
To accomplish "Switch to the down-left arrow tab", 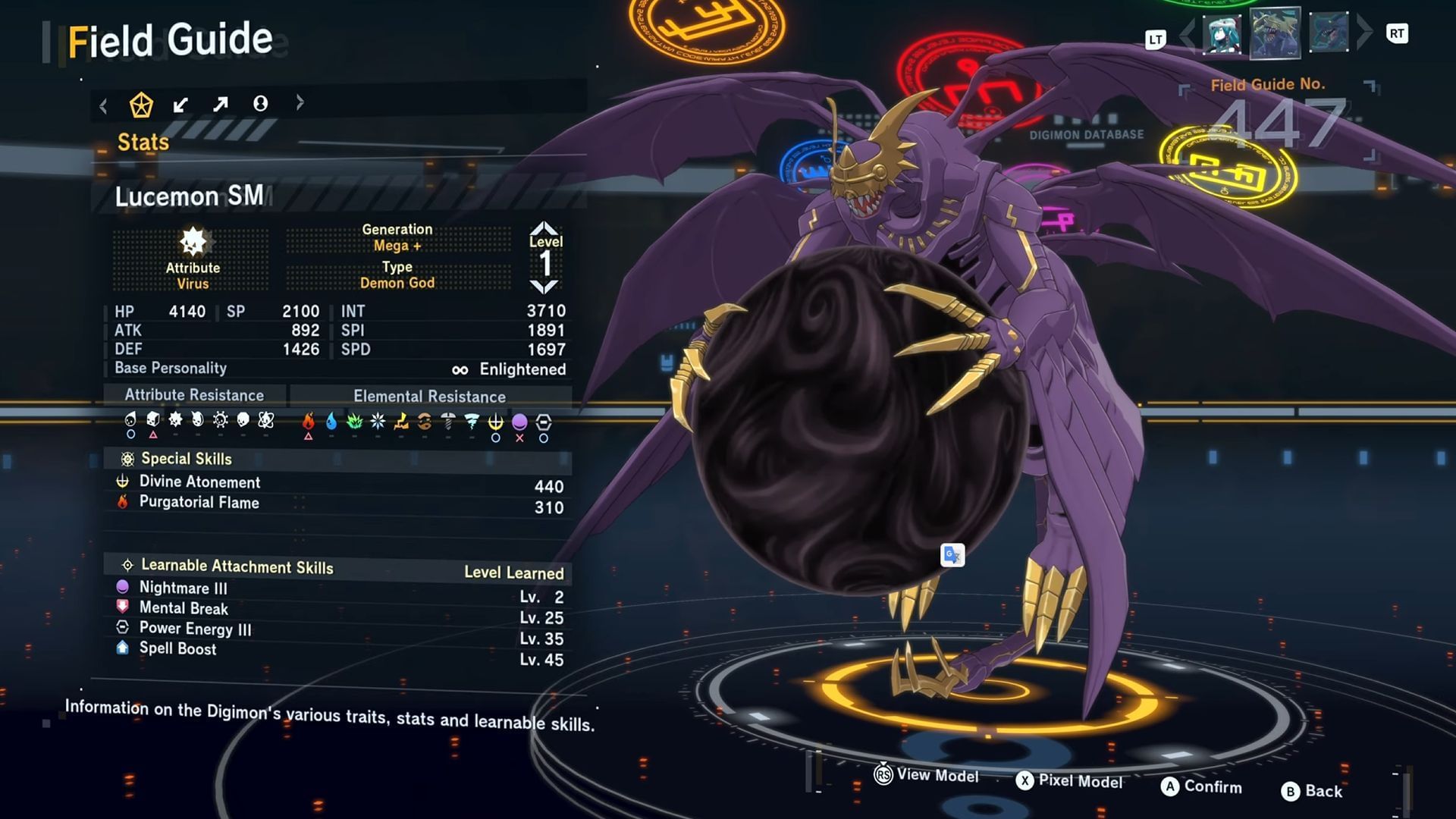I will (180, 105).
